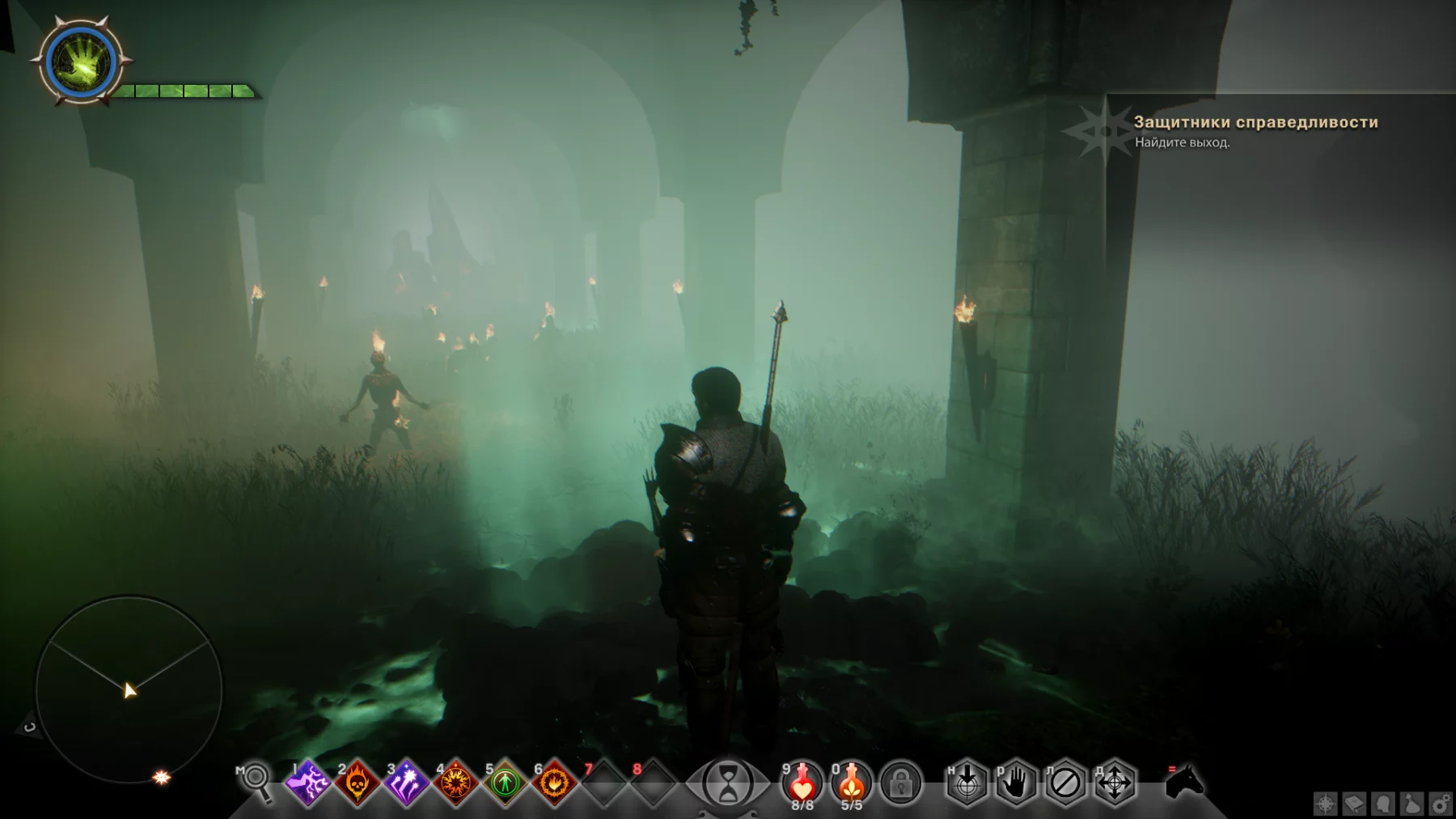Activate the flaming skull ability
Image resolution: width=1456 pixels, height=819 pixels.
point(358,783)
